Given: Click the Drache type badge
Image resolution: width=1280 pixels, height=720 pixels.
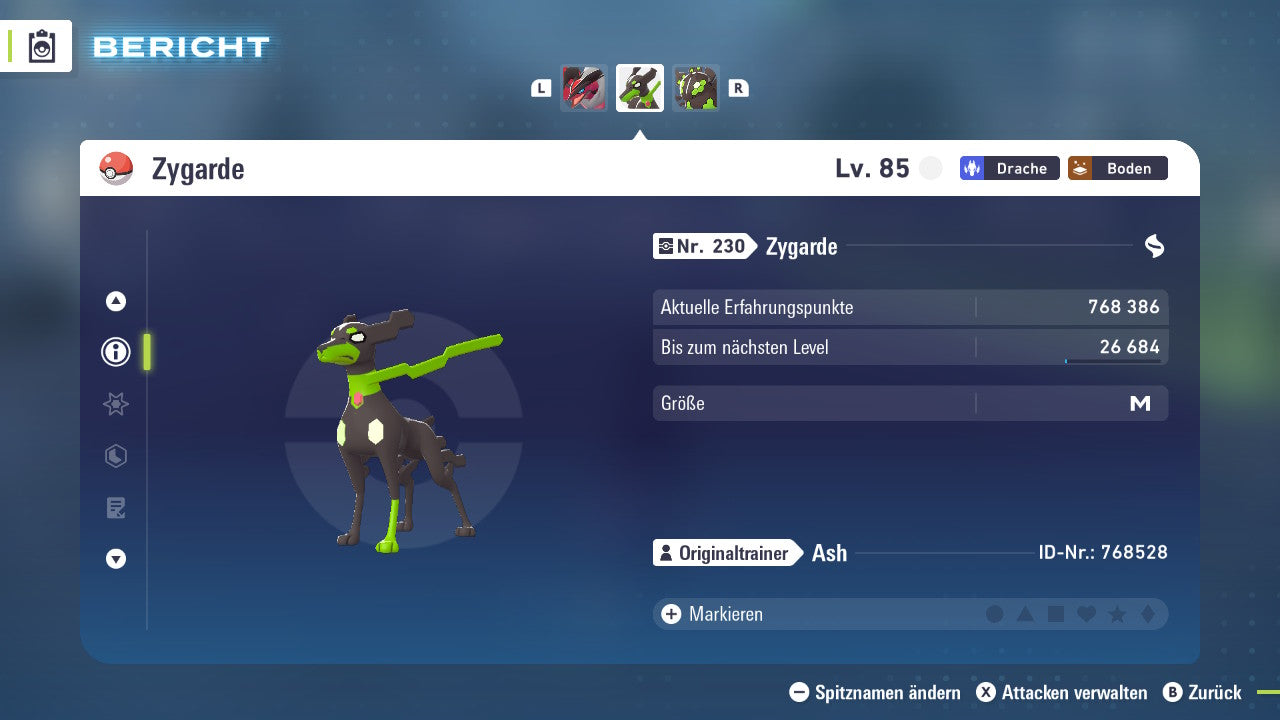Looking at the screenshot, I should (1009, 168).
